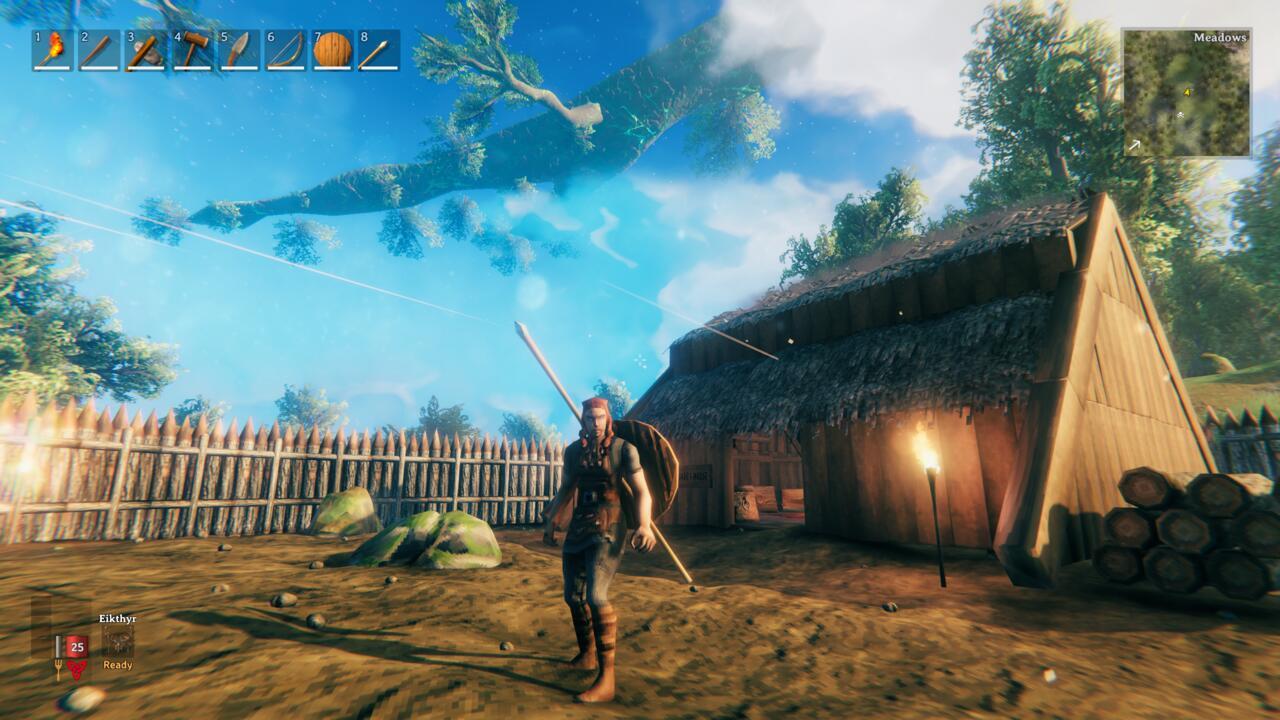Screen dimensions: 1280x720
Task: Click the Meadows biome label
Action: [x=1220, y=38]
